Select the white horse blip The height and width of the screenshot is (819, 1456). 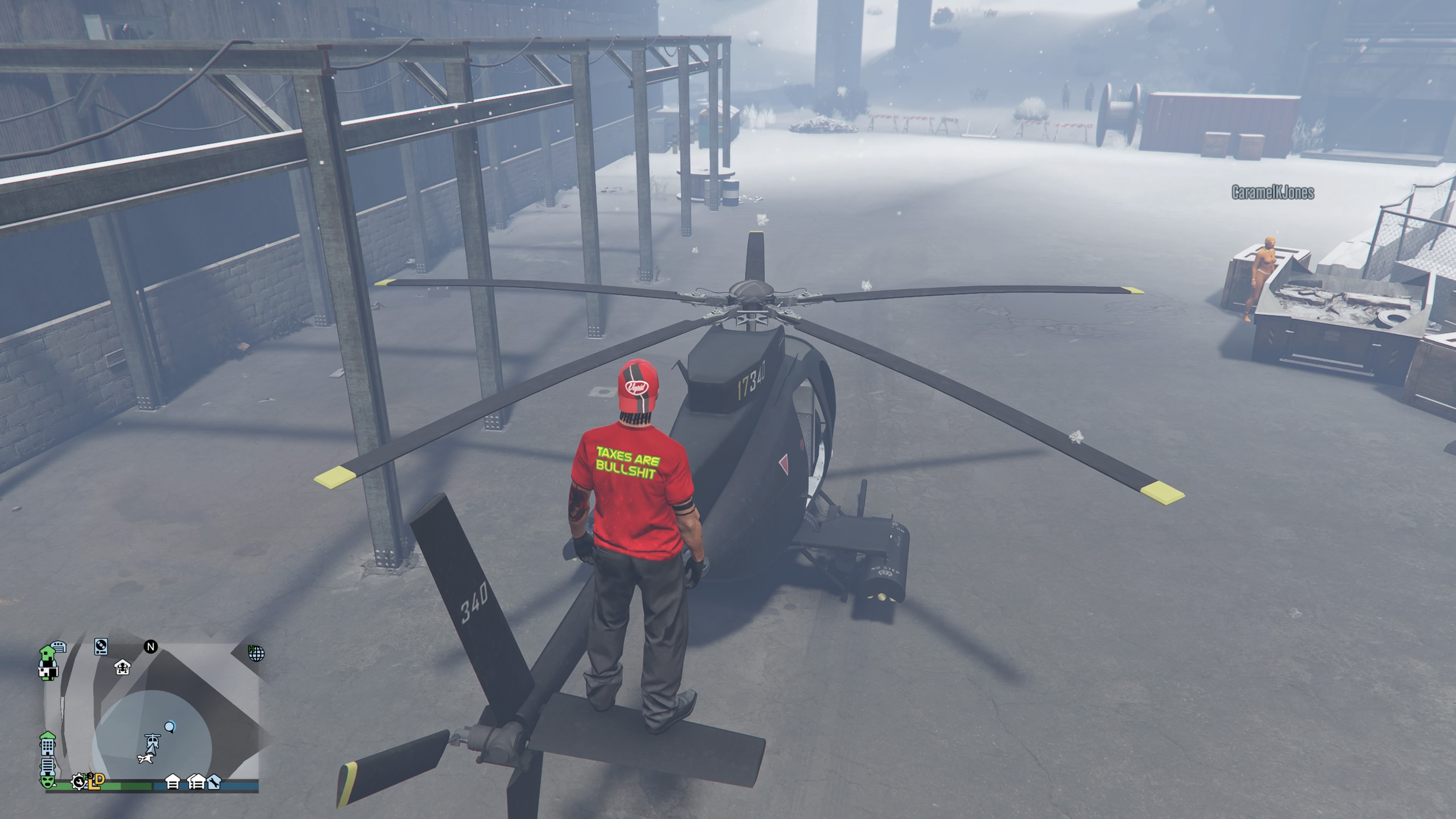point(146,758)
